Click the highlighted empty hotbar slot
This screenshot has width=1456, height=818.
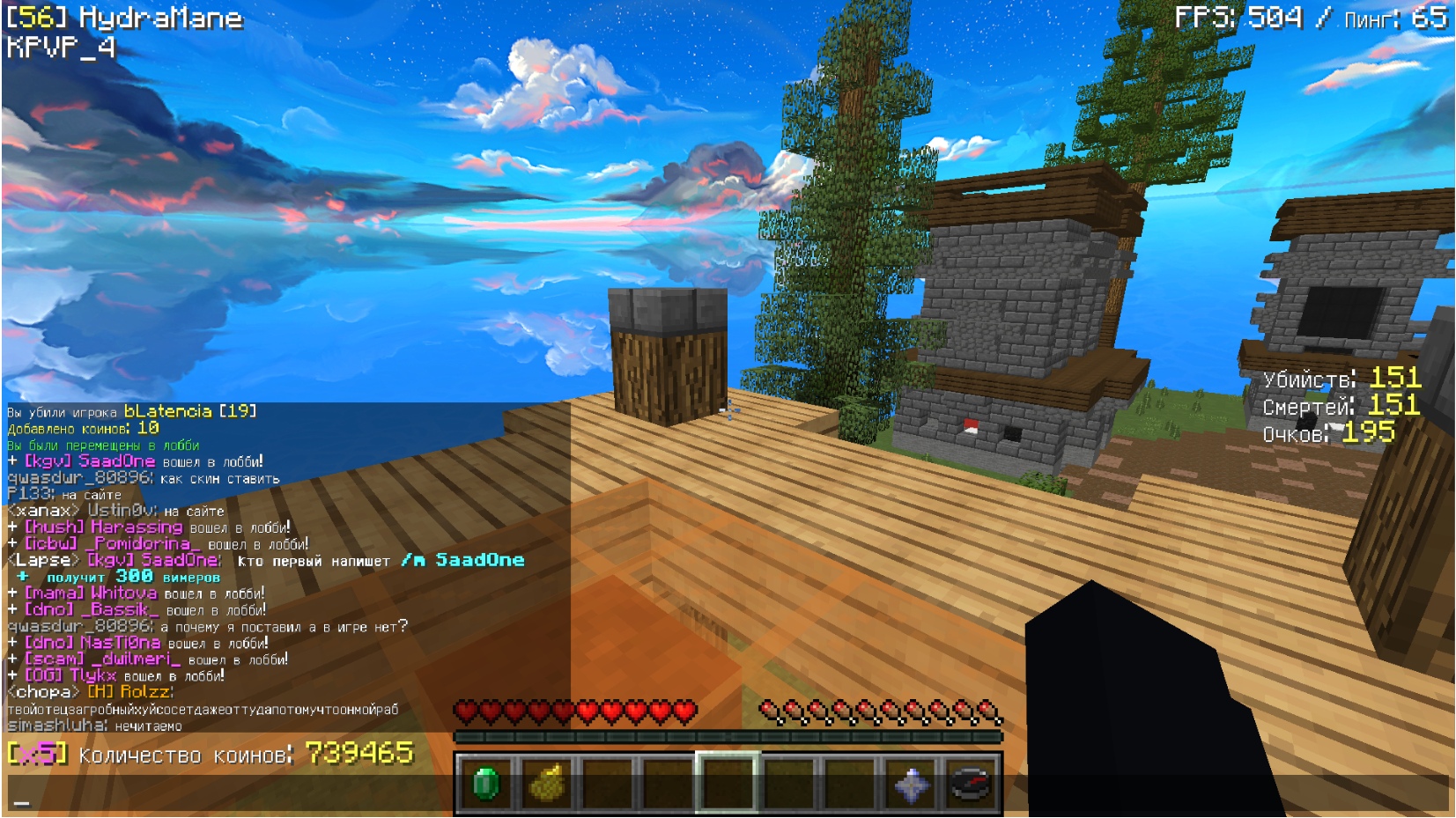click(x=728, y=783)
